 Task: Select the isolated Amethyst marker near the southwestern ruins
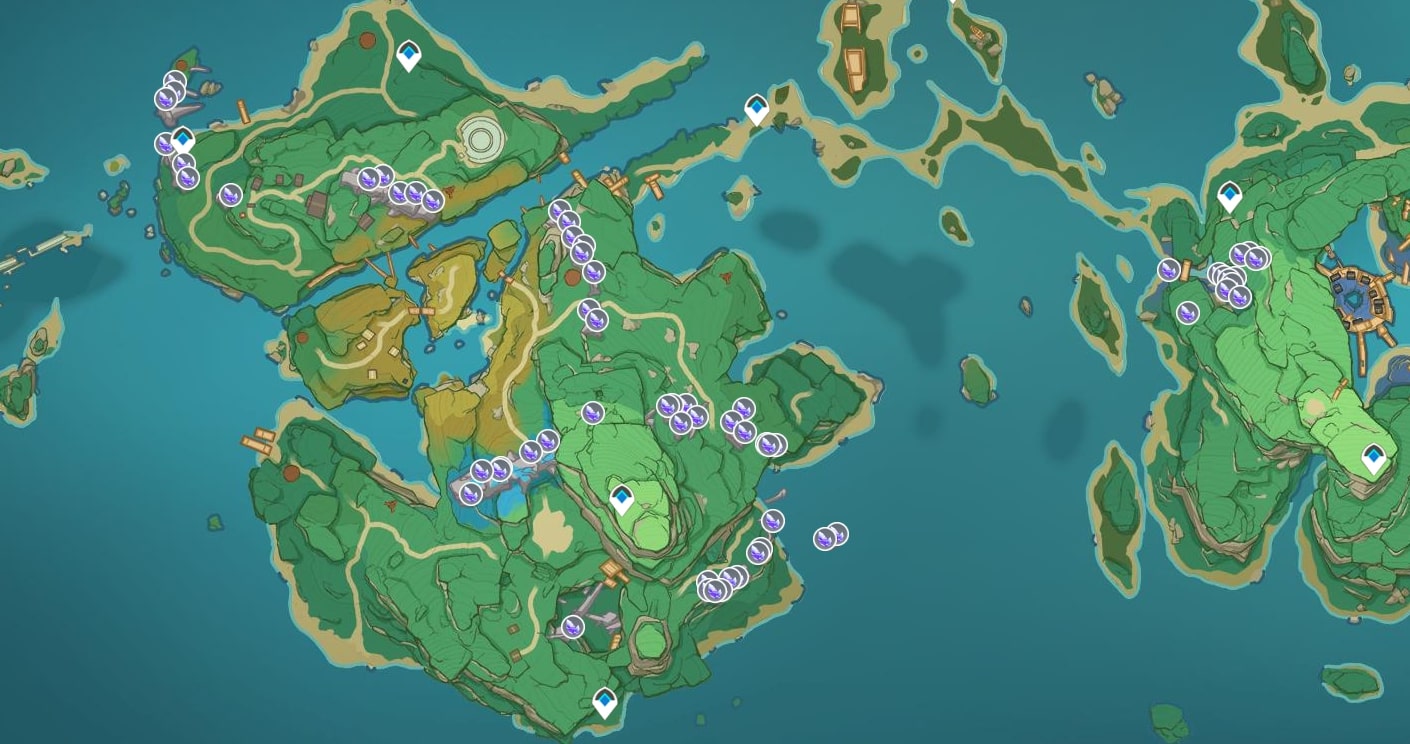[572, 628]
